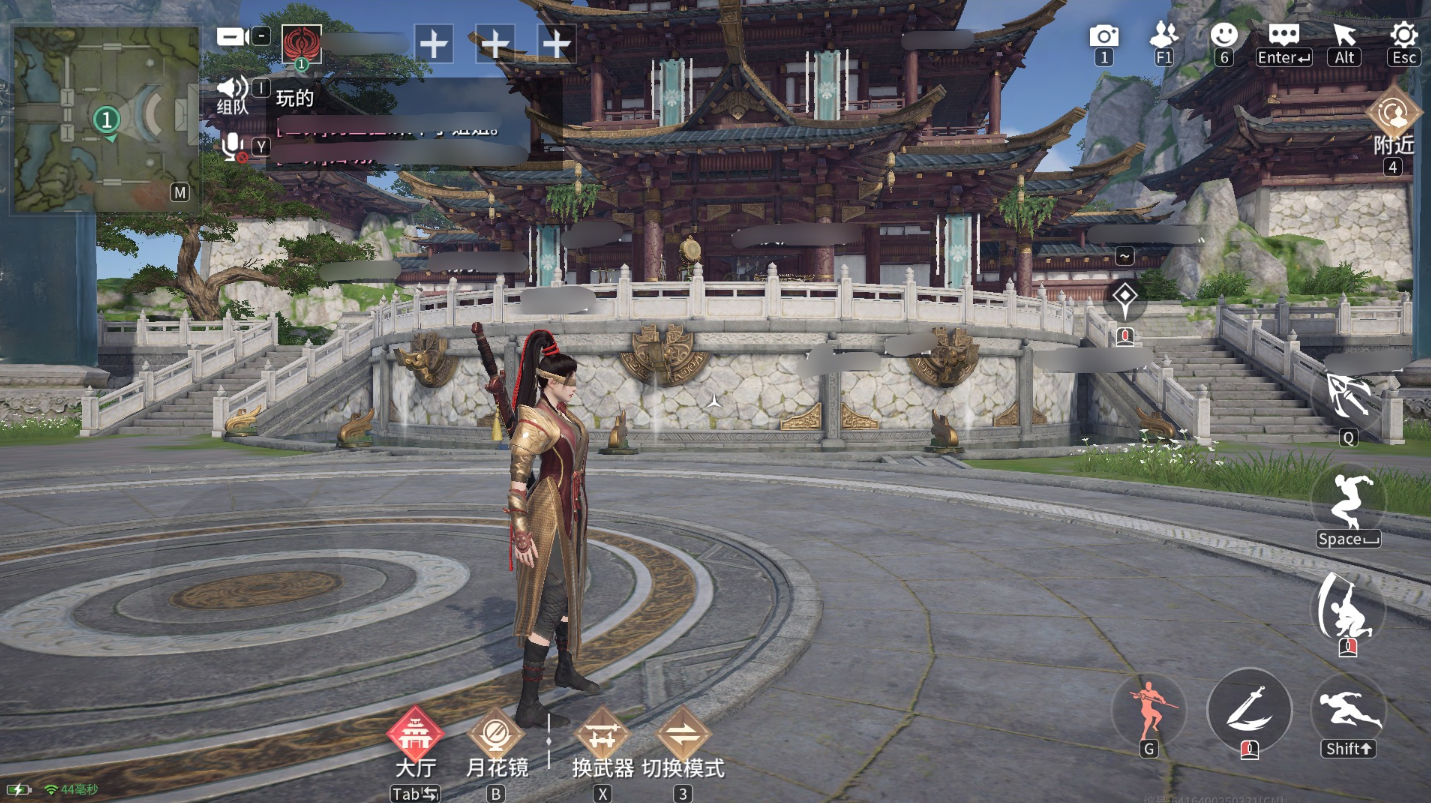This screenshot has height=803, width=1431.
Task: Open the photo mode camera
Action: (x=1103, y=36)
